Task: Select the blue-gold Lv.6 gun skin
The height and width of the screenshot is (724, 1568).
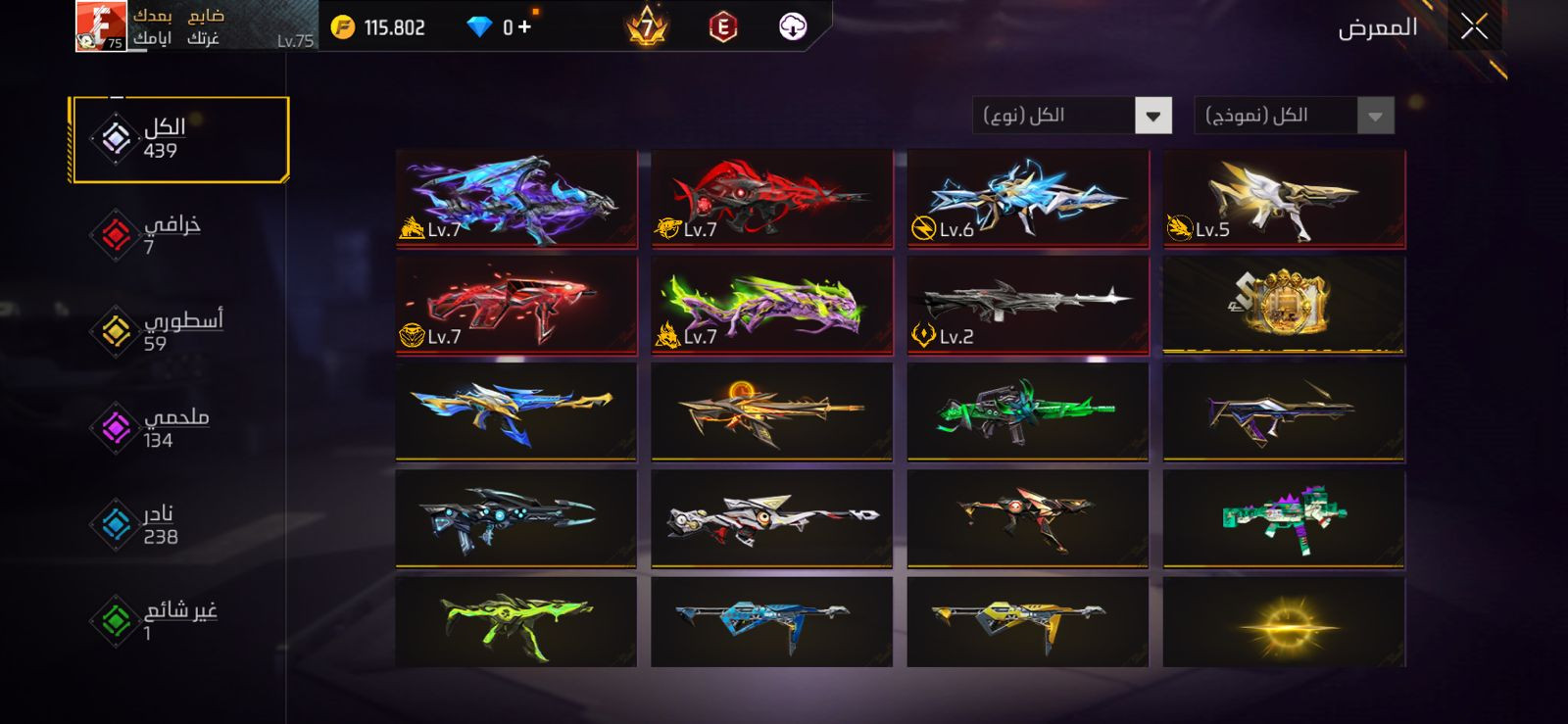Action: click(1028, 197)
